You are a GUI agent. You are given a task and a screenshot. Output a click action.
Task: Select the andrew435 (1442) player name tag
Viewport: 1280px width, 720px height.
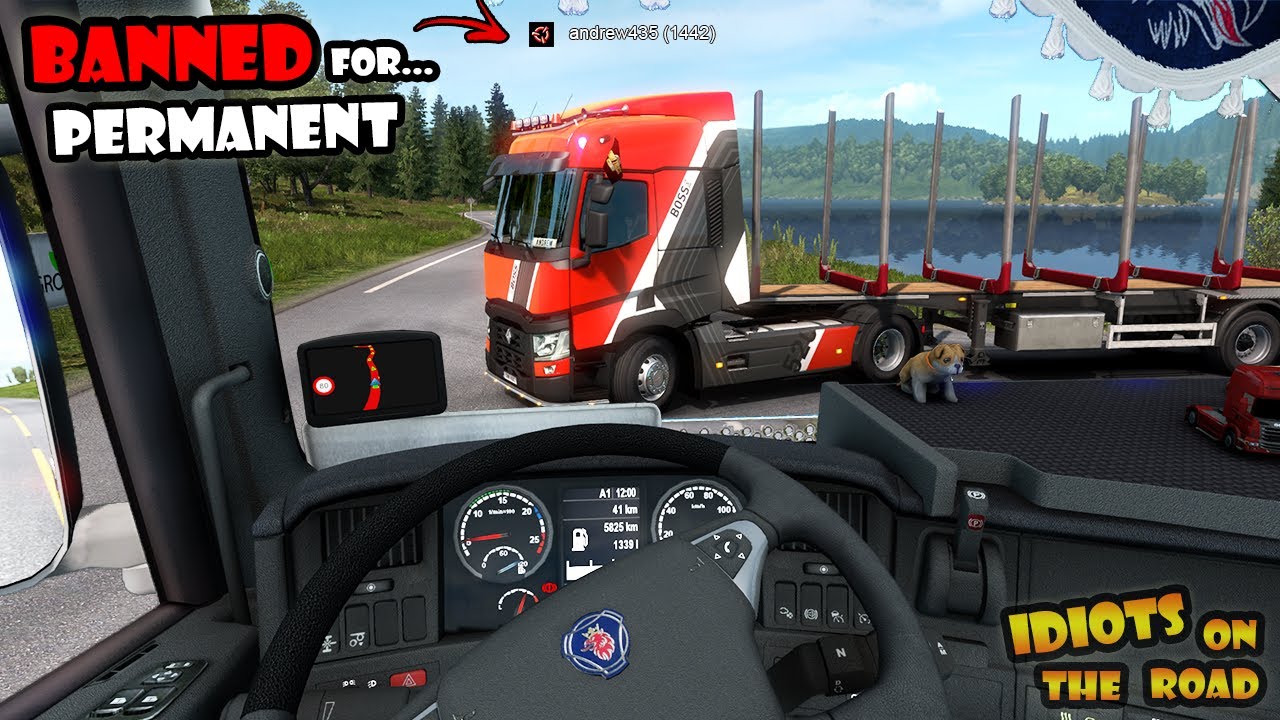point(641,33)
